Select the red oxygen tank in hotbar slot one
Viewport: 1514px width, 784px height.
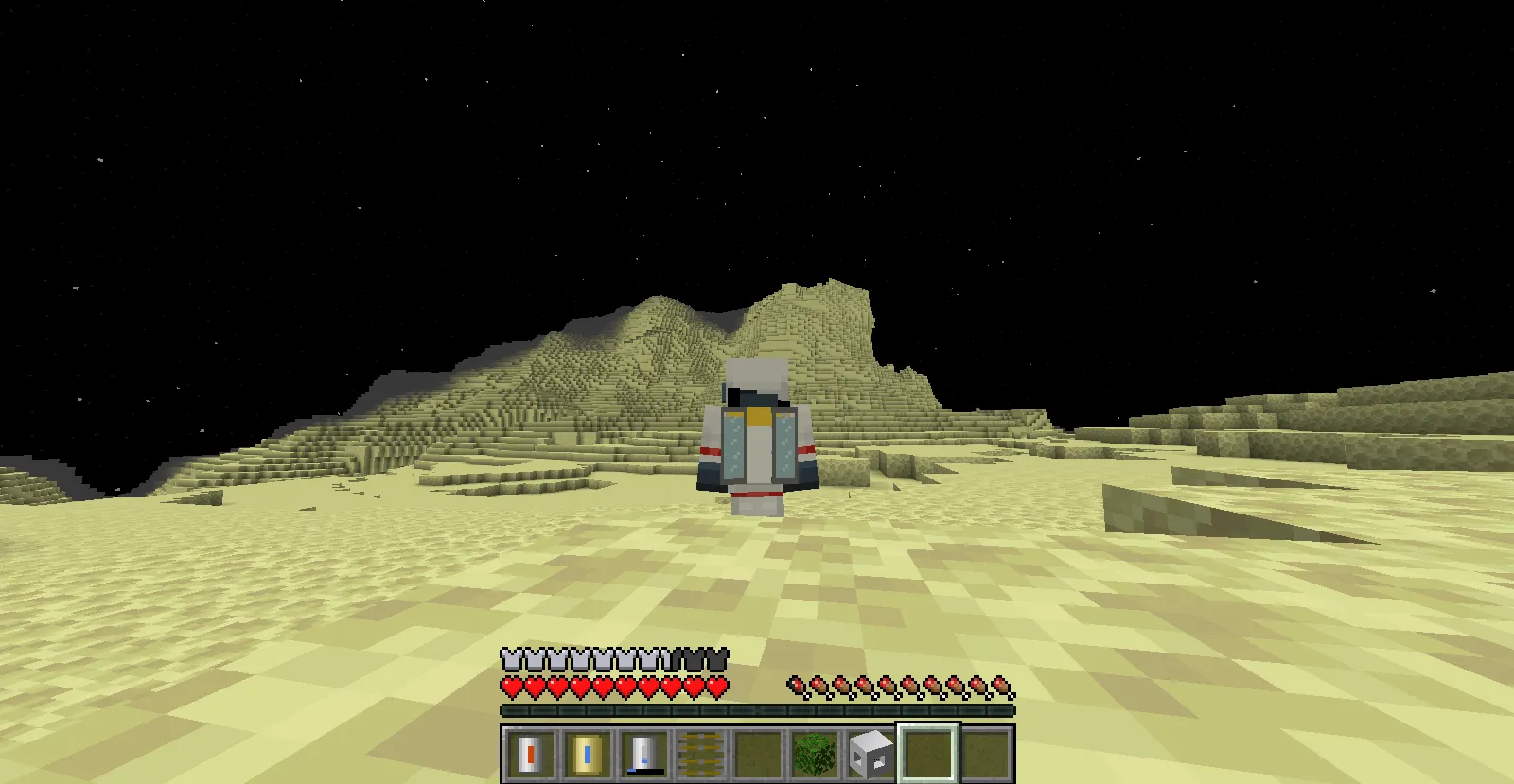point(529,752)
